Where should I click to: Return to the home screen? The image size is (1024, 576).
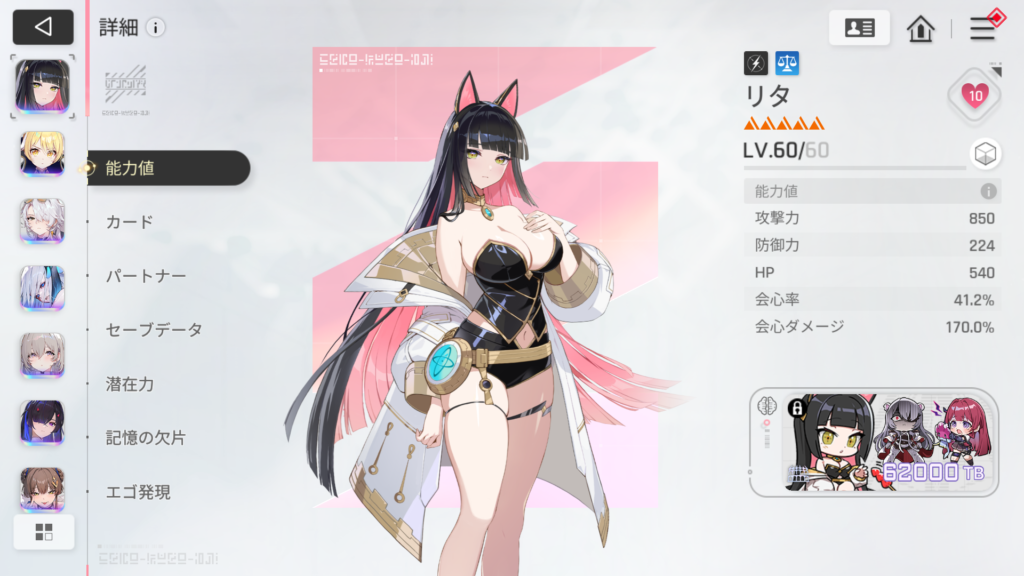click(920, 29)
